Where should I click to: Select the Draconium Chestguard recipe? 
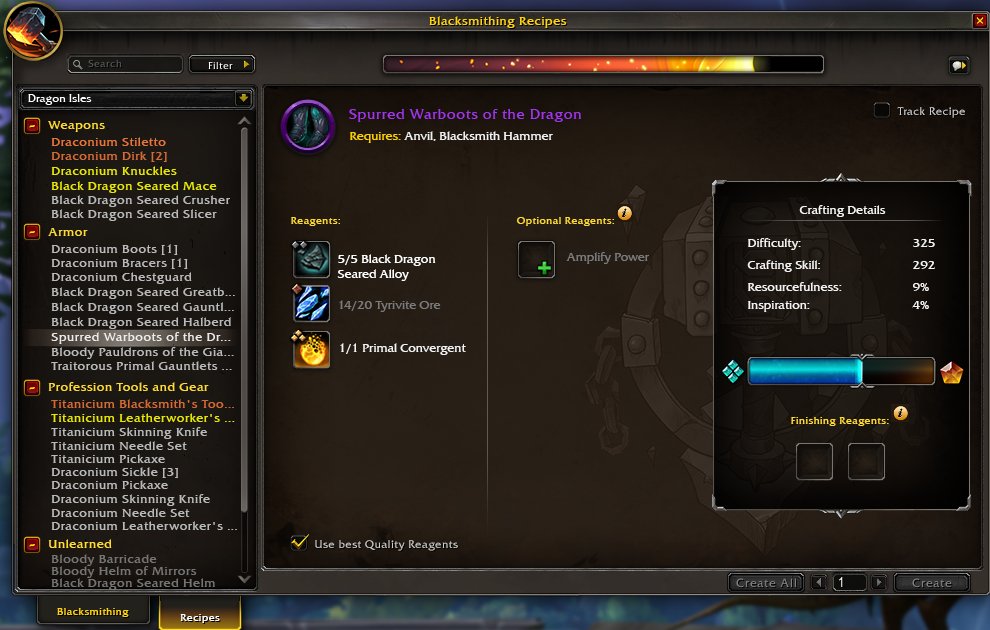121,277
